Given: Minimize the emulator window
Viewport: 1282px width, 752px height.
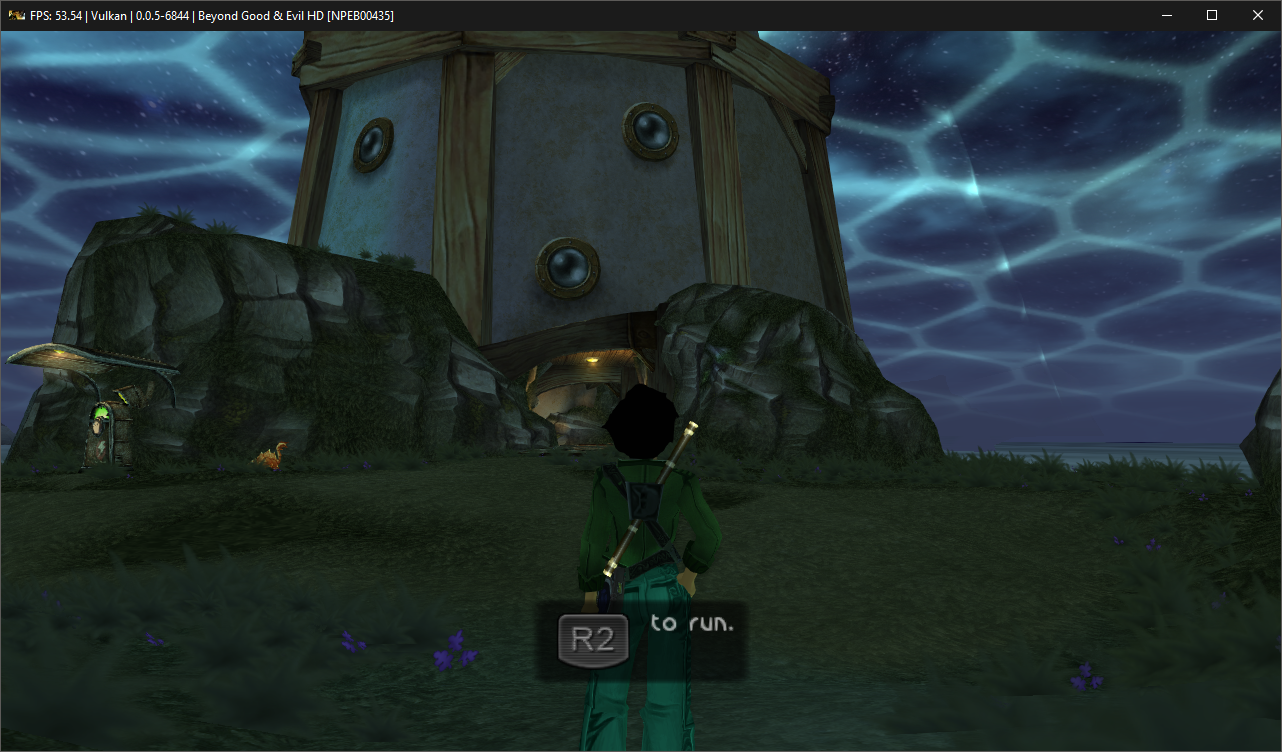Looking at the screenshot, I should 1166,15.
